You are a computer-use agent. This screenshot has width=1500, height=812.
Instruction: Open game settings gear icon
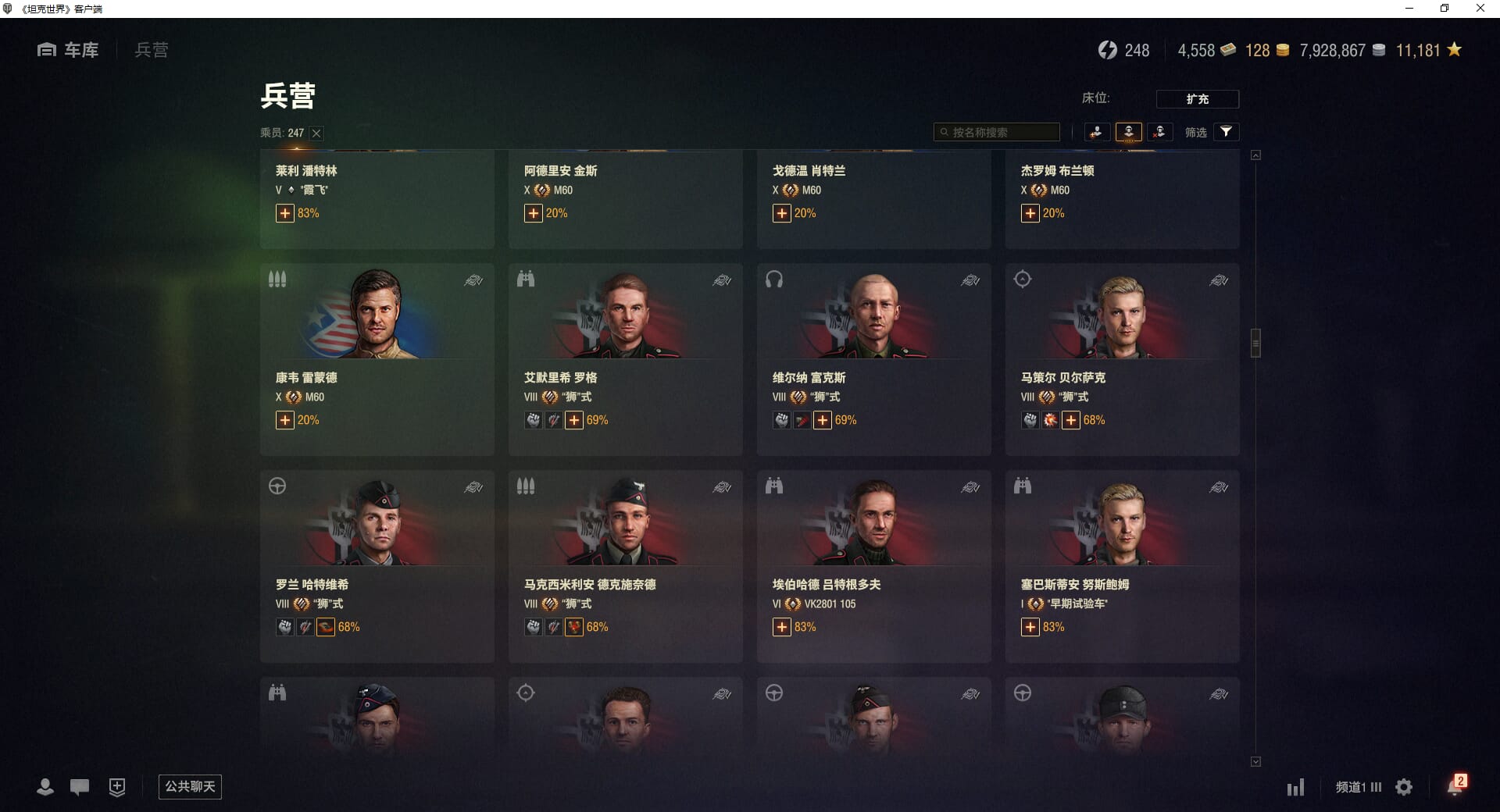click(1404, 787)
